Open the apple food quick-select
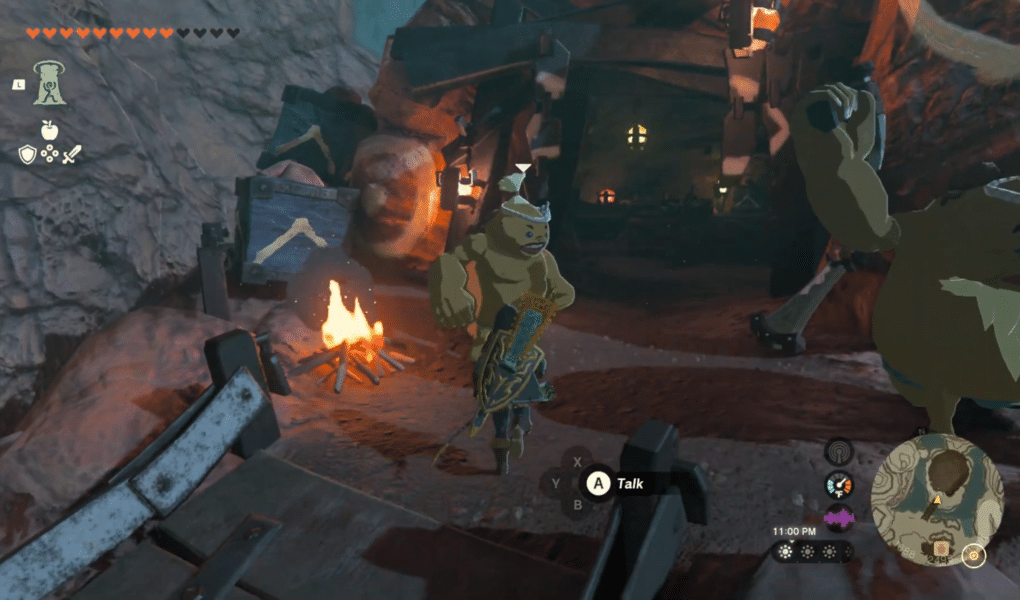The image size is (1020, 600). point(48,129)
